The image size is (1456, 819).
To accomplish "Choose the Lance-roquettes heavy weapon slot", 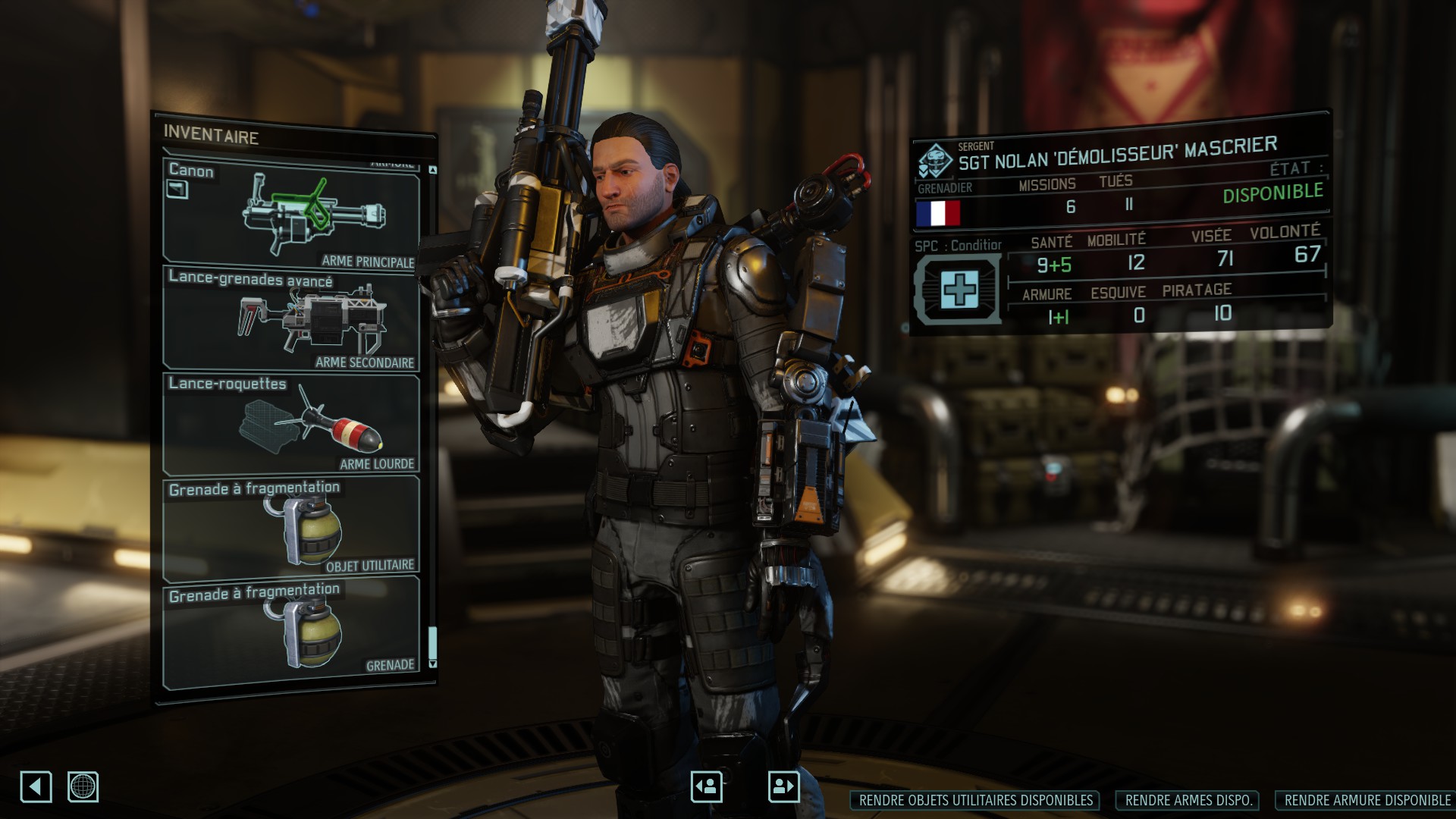I will [291, 422].
